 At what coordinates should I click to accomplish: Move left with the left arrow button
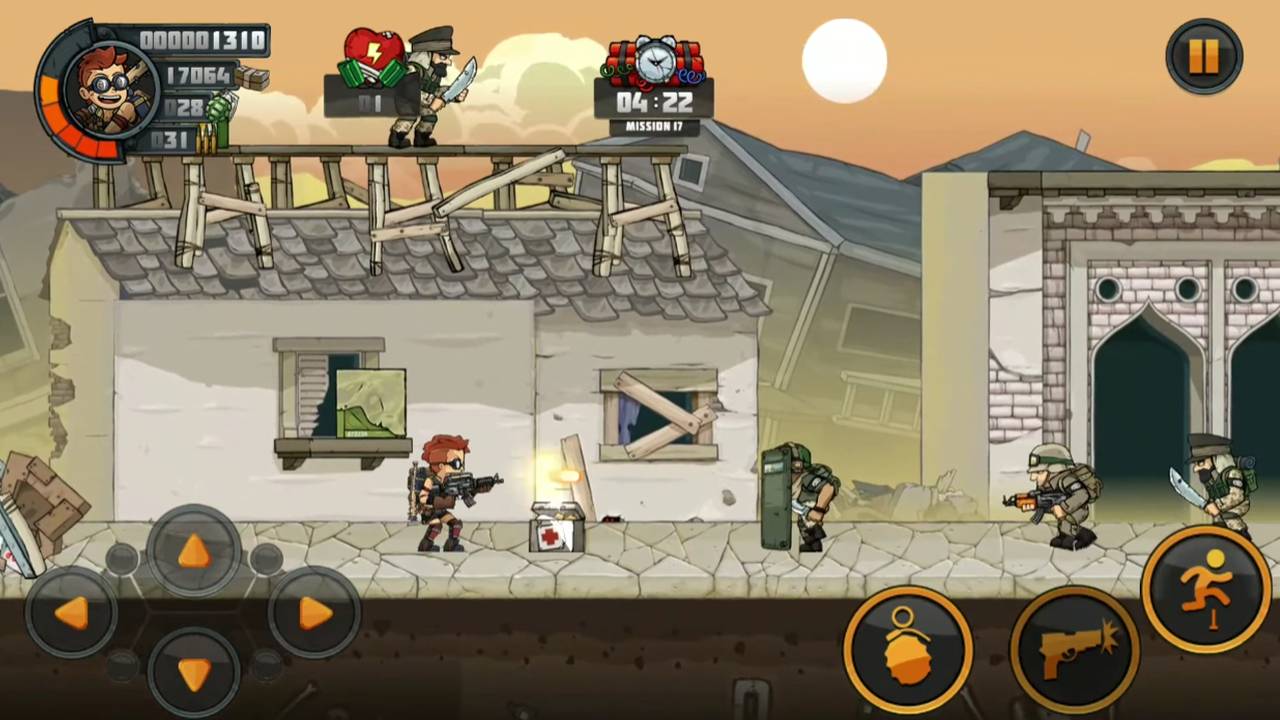[x=72, y=612]
